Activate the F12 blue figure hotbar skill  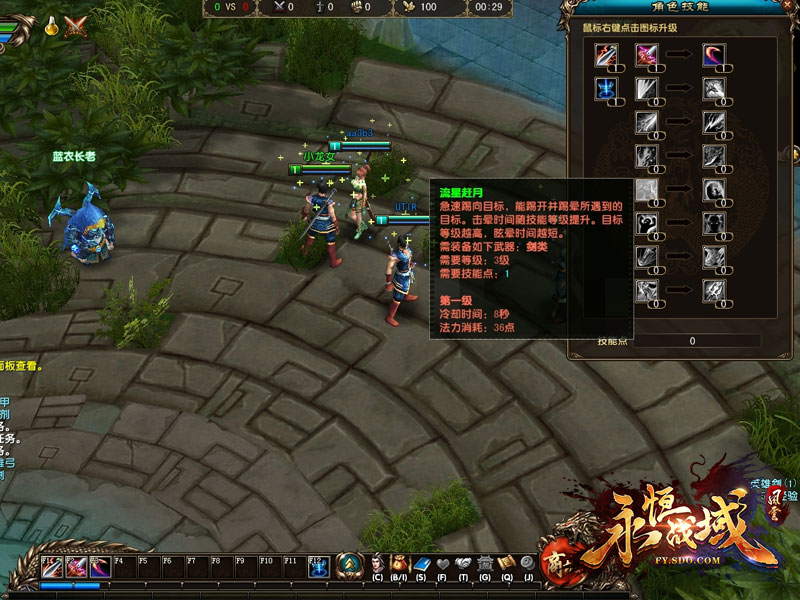[318, 567]
